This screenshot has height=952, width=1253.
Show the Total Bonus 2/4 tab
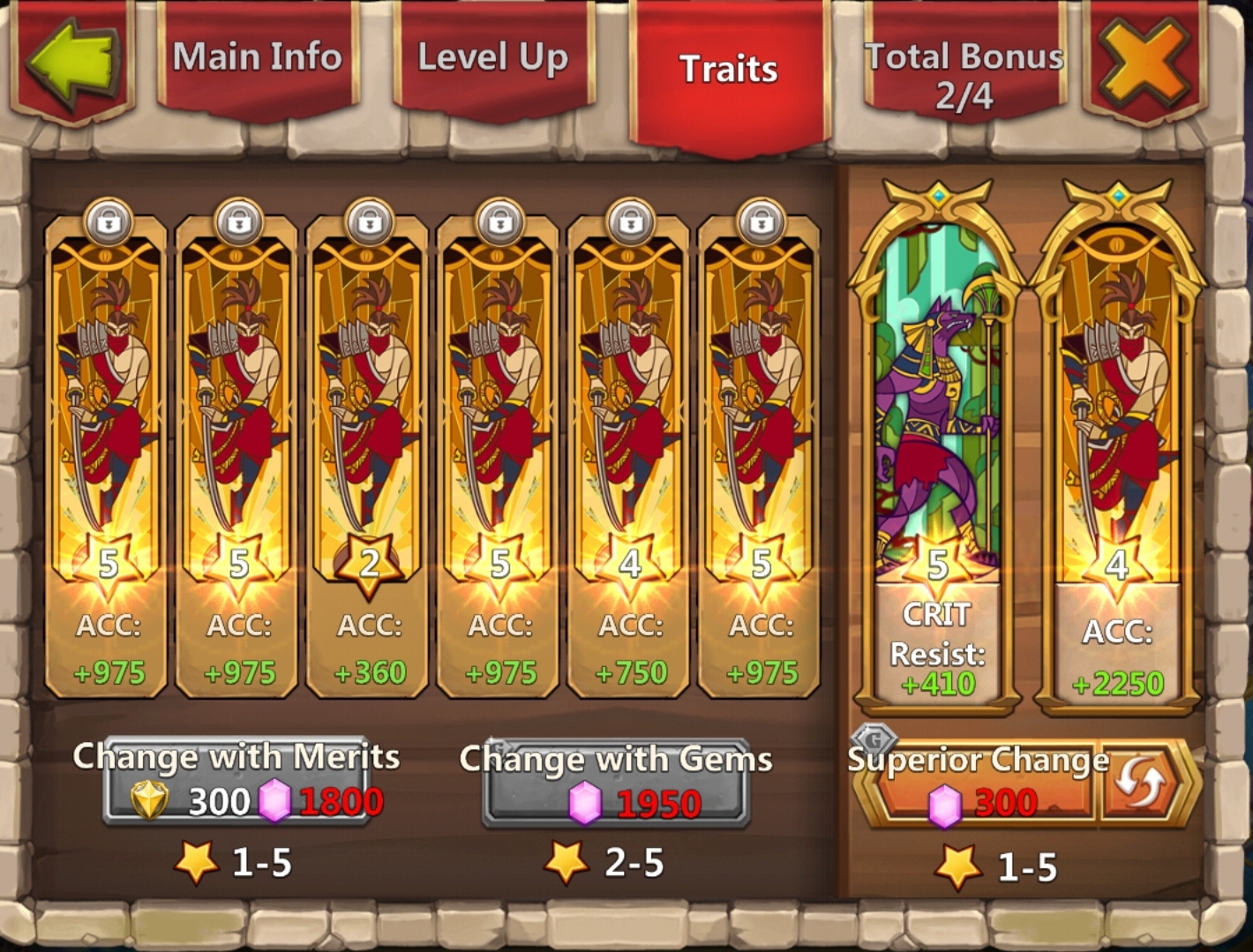click(x=964, y=76)
